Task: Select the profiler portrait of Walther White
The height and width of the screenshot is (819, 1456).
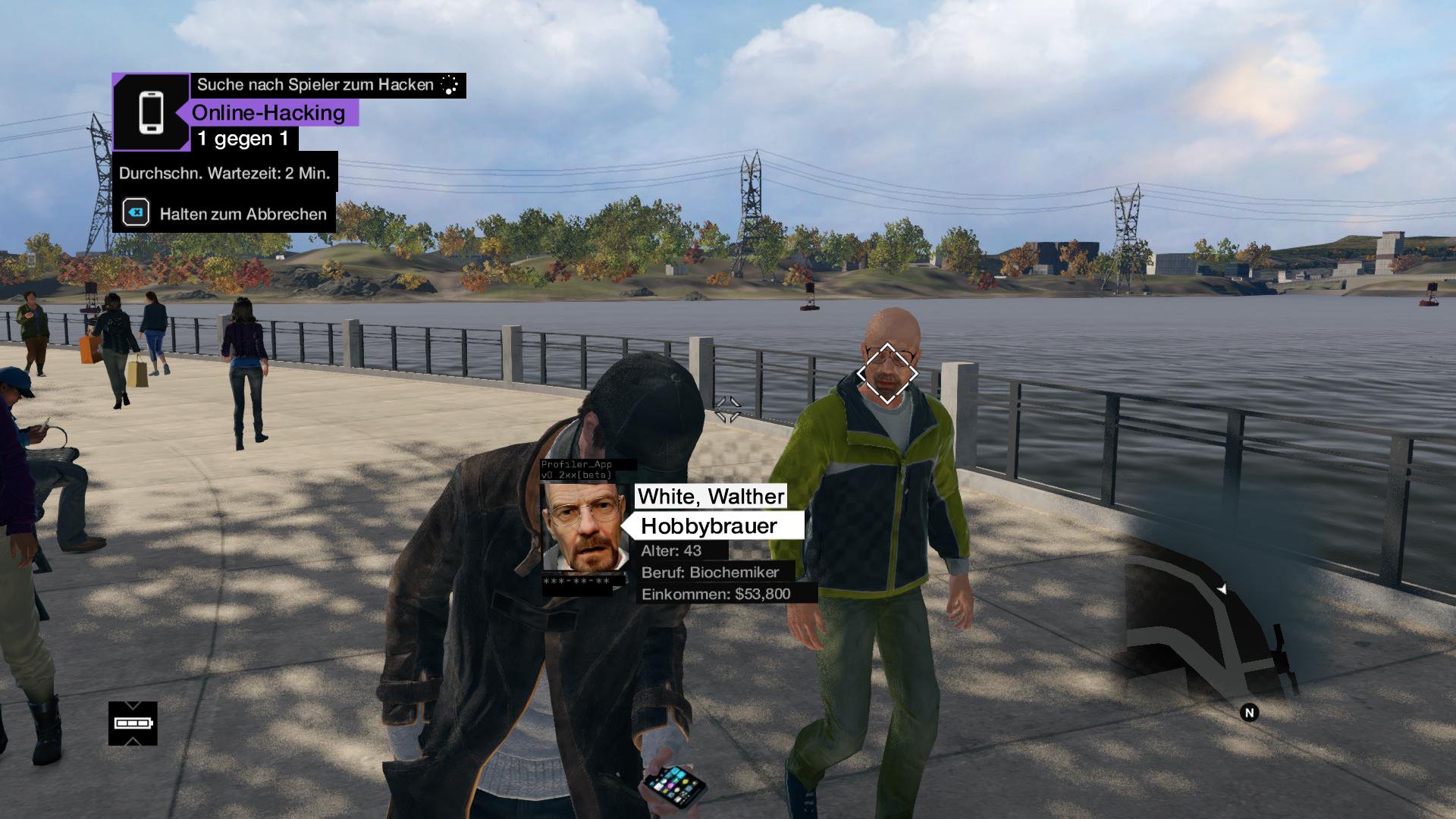Action: [x=585, y=528]
